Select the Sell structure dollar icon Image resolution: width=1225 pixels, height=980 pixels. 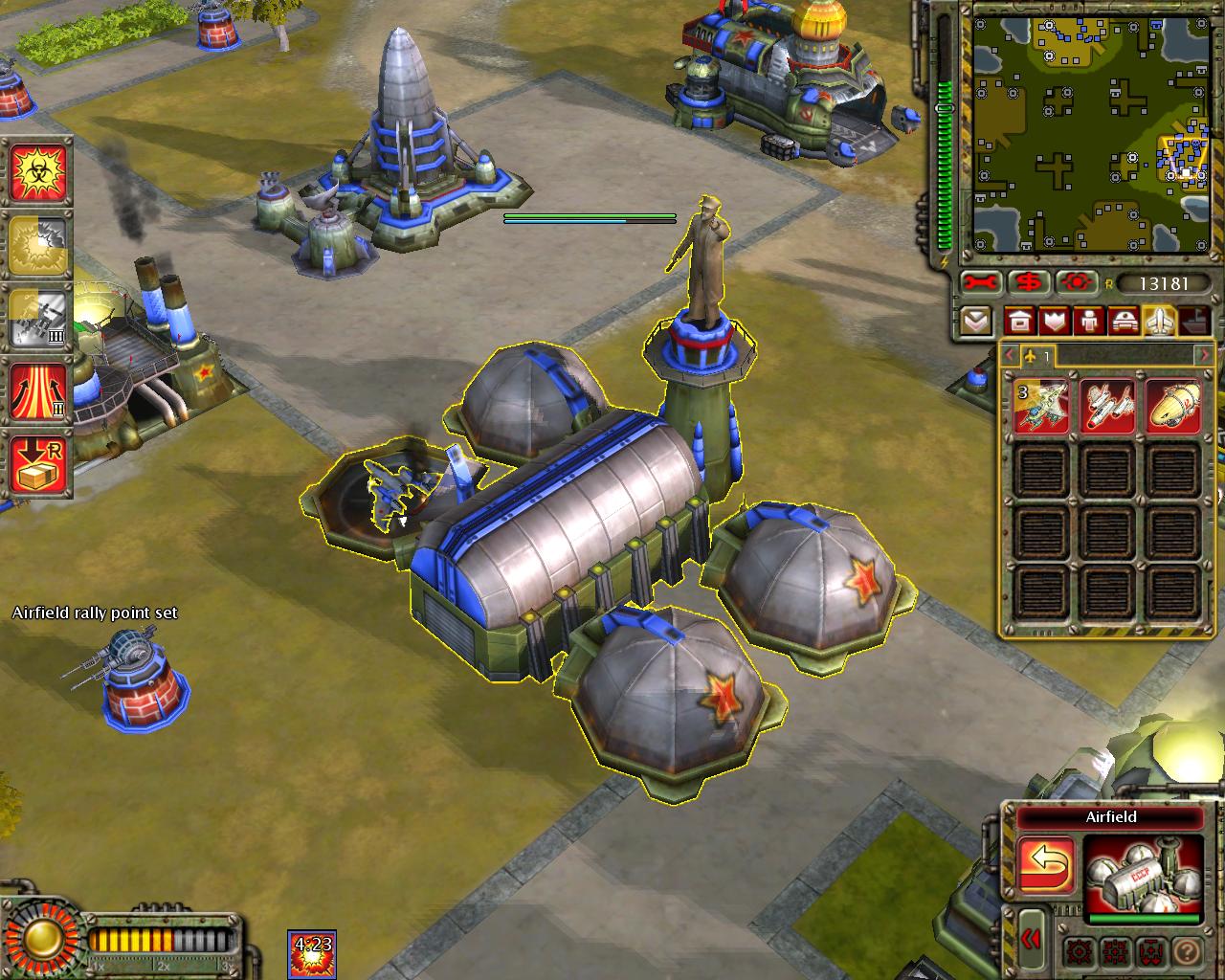tap(1027, 282)
